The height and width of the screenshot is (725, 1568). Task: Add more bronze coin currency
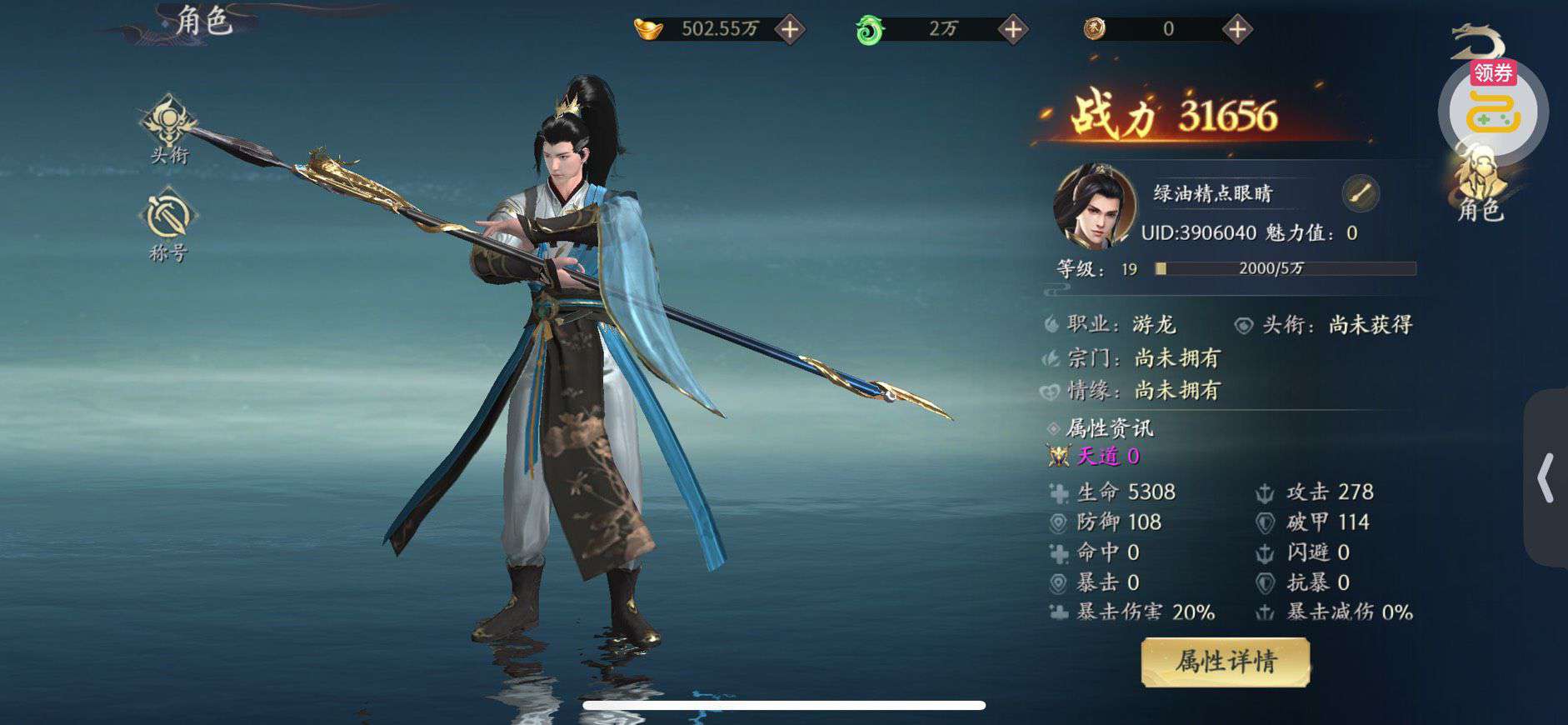(x=1237, y=30)
